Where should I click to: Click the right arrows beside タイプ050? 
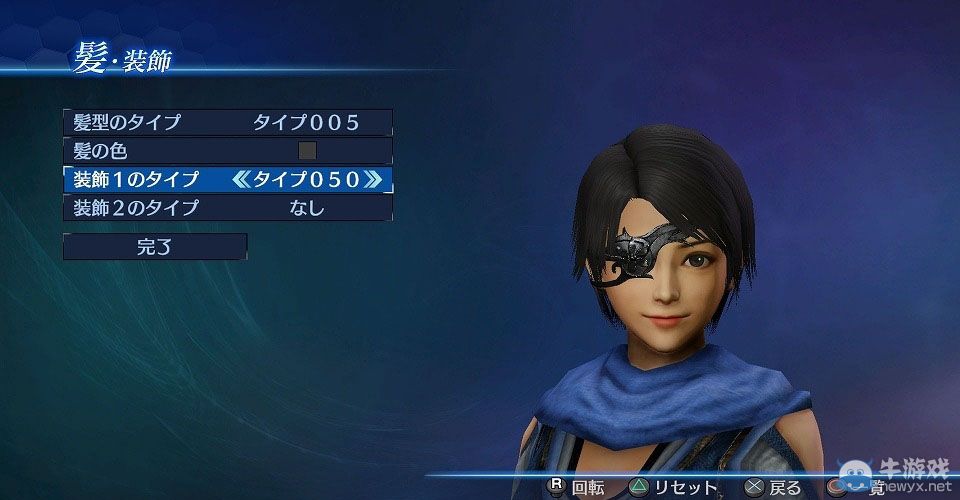coord(372,180)
